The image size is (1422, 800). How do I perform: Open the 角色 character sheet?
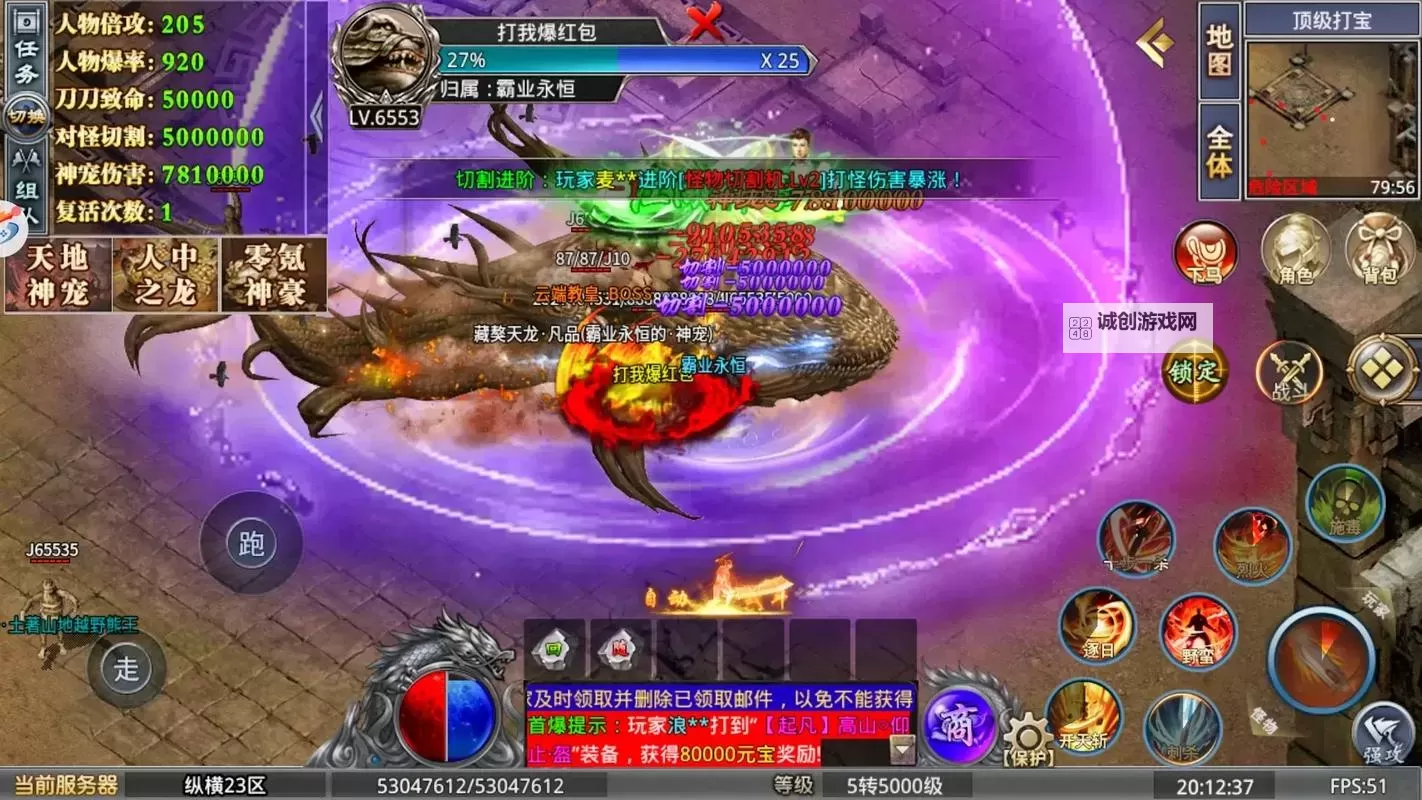point(1295,250)
